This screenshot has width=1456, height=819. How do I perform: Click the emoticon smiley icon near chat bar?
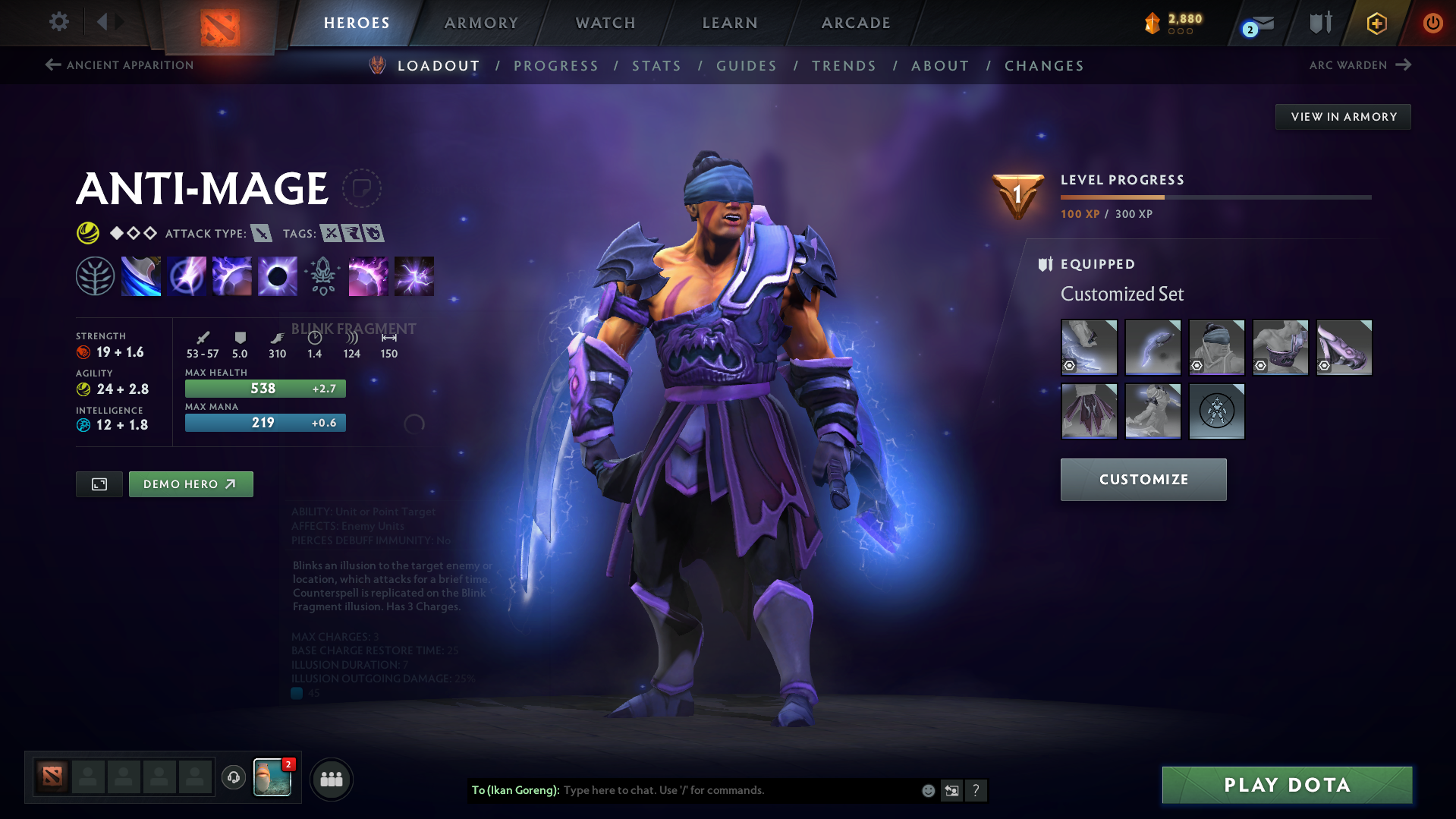pos(927,790)
